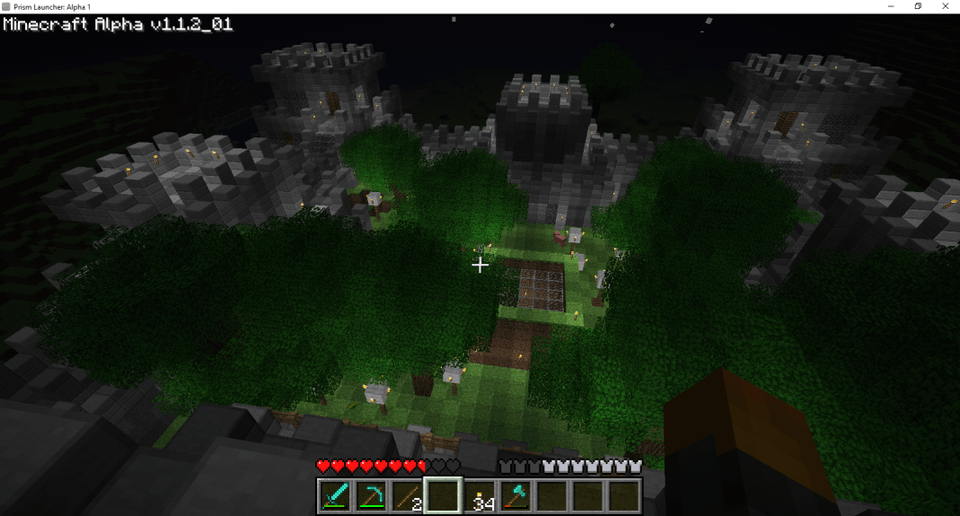Select the sticks stack slot
Screen dimensions: 960x516
[x=407, y=495]
